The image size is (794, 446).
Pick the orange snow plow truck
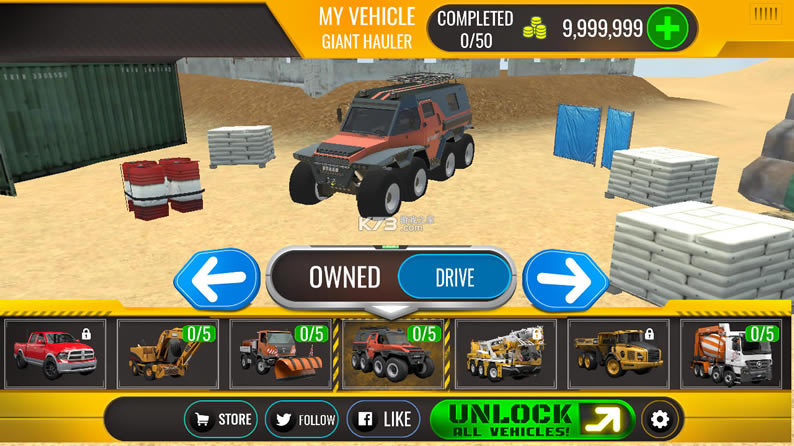click(280, 354)
